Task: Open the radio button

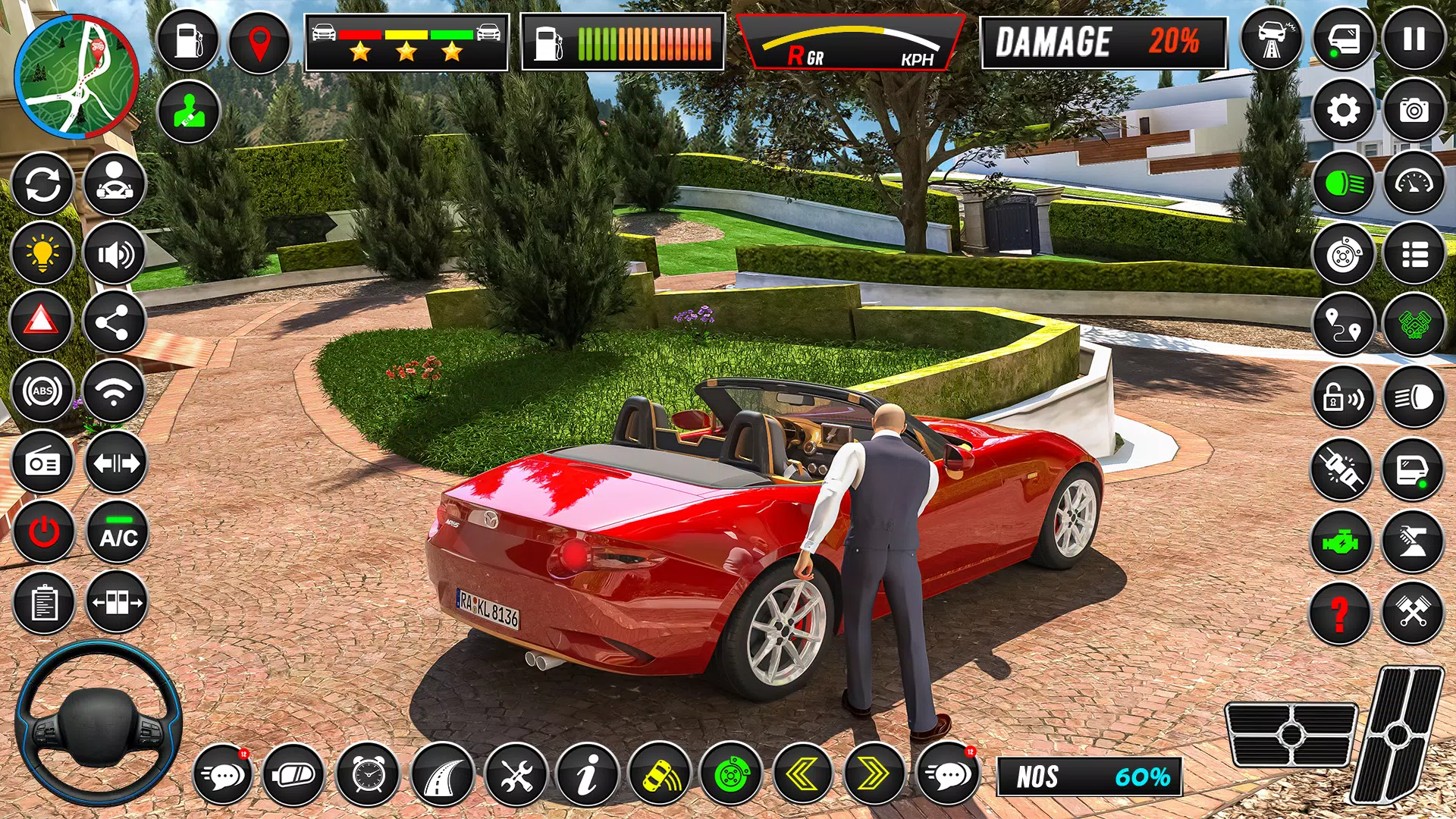Action: coord(42,463)
